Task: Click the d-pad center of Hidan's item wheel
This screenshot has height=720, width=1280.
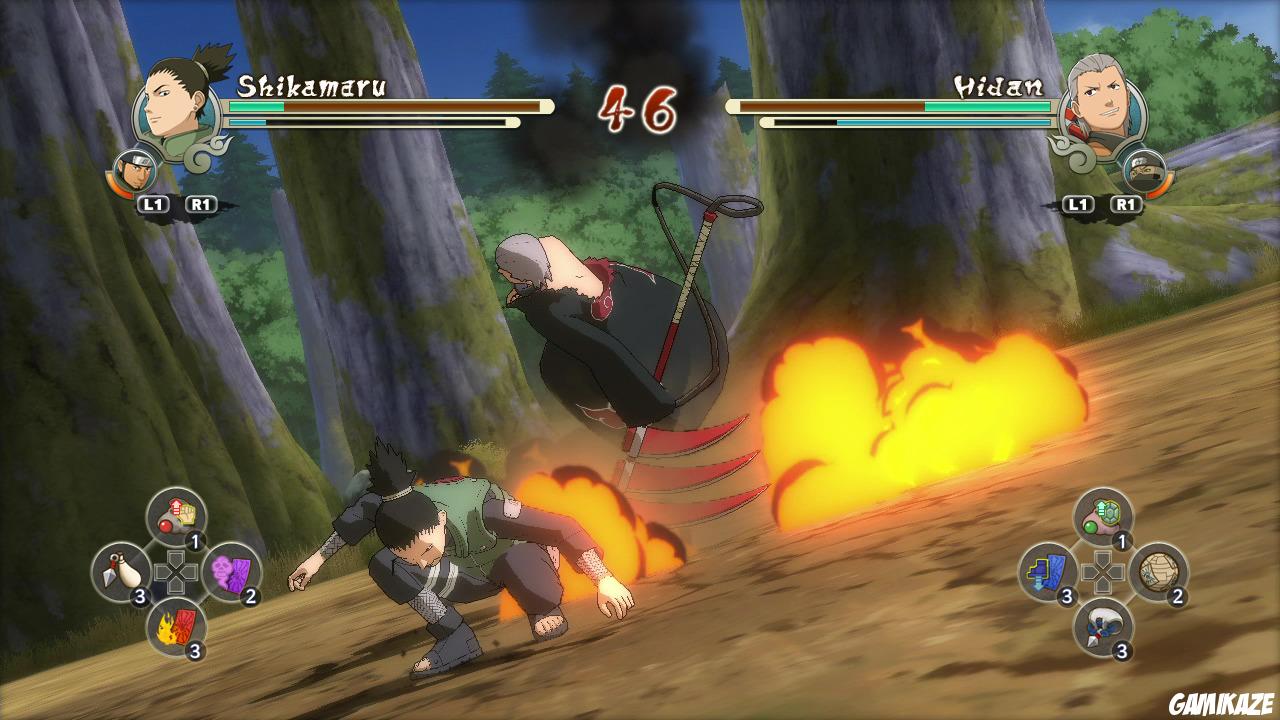Action: pyautogui.click(x=1102, y=571)
